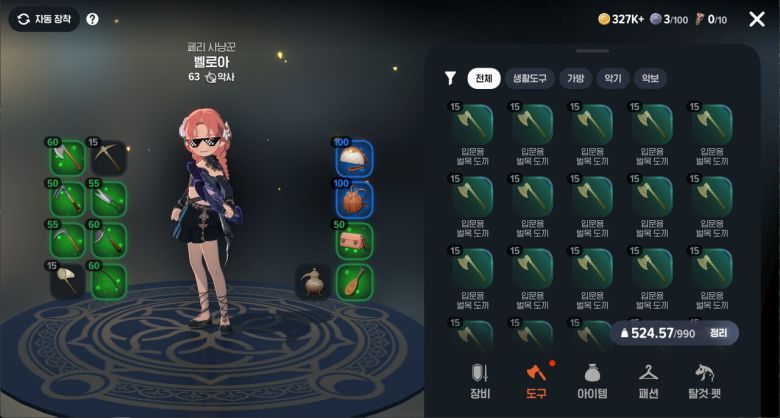Image resolution: width=780 pixels, height=418 pixels.
Task: Open the question mark help icon
Action: tap(92, 19)
